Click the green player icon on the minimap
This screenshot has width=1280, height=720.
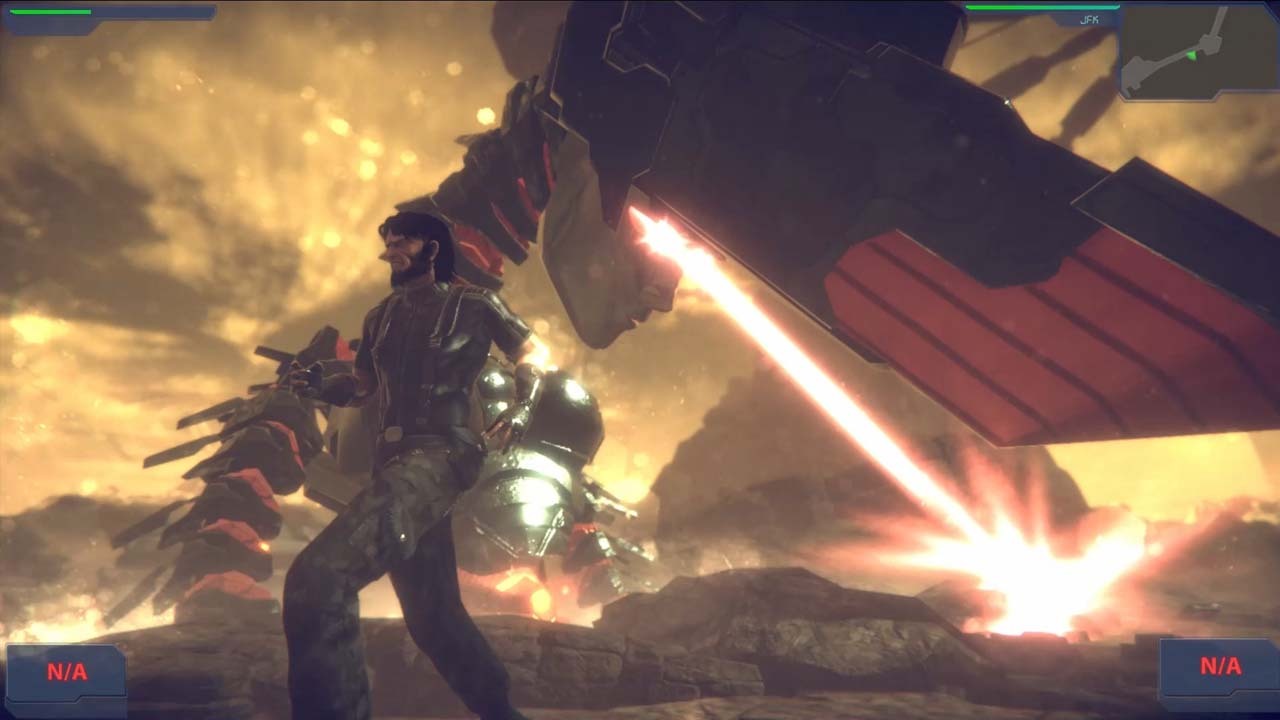coord(1190,55)
